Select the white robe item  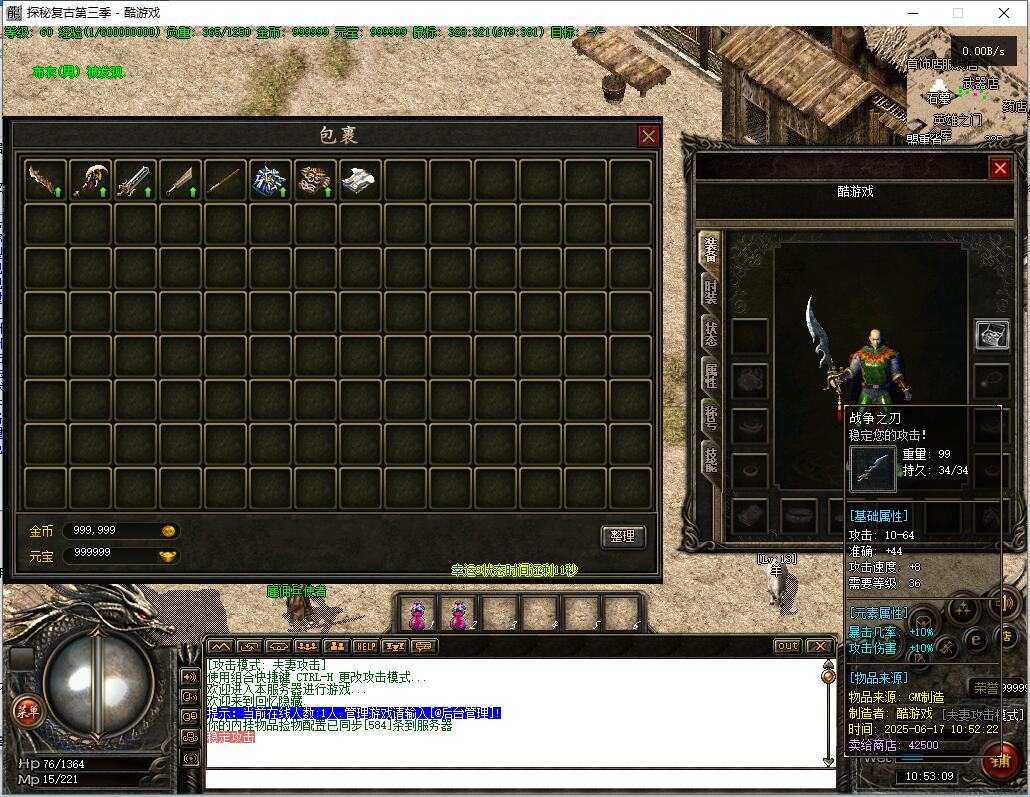359,180
